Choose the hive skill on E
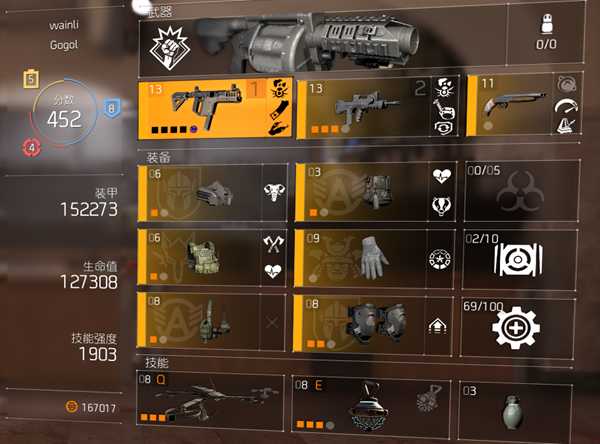The height and width of the screenshot is (444, 600). point(370,403)
